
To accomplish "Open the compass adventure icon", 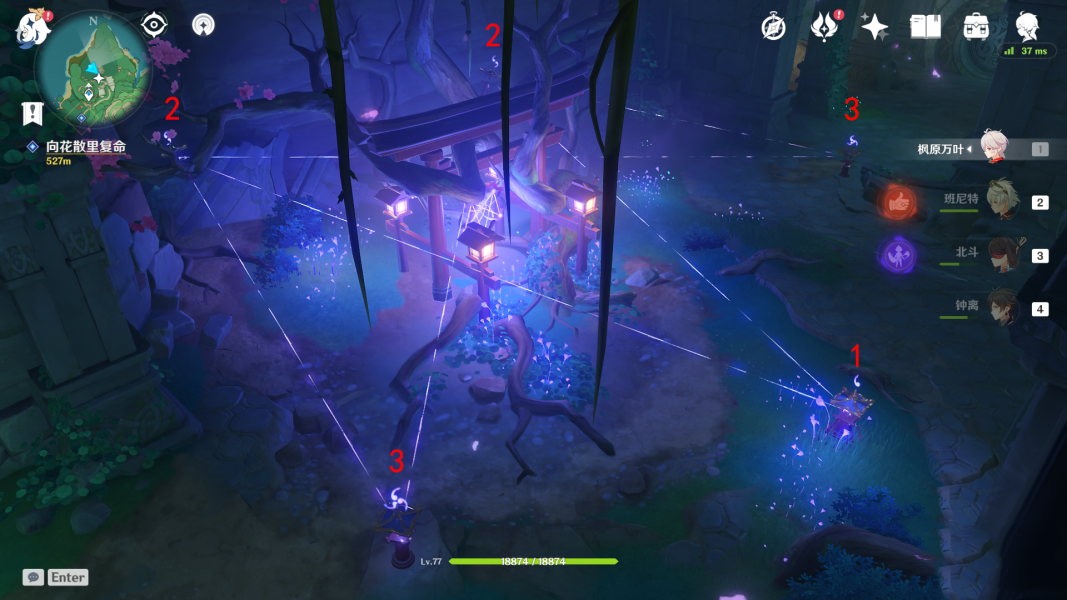I will point(773,27).
